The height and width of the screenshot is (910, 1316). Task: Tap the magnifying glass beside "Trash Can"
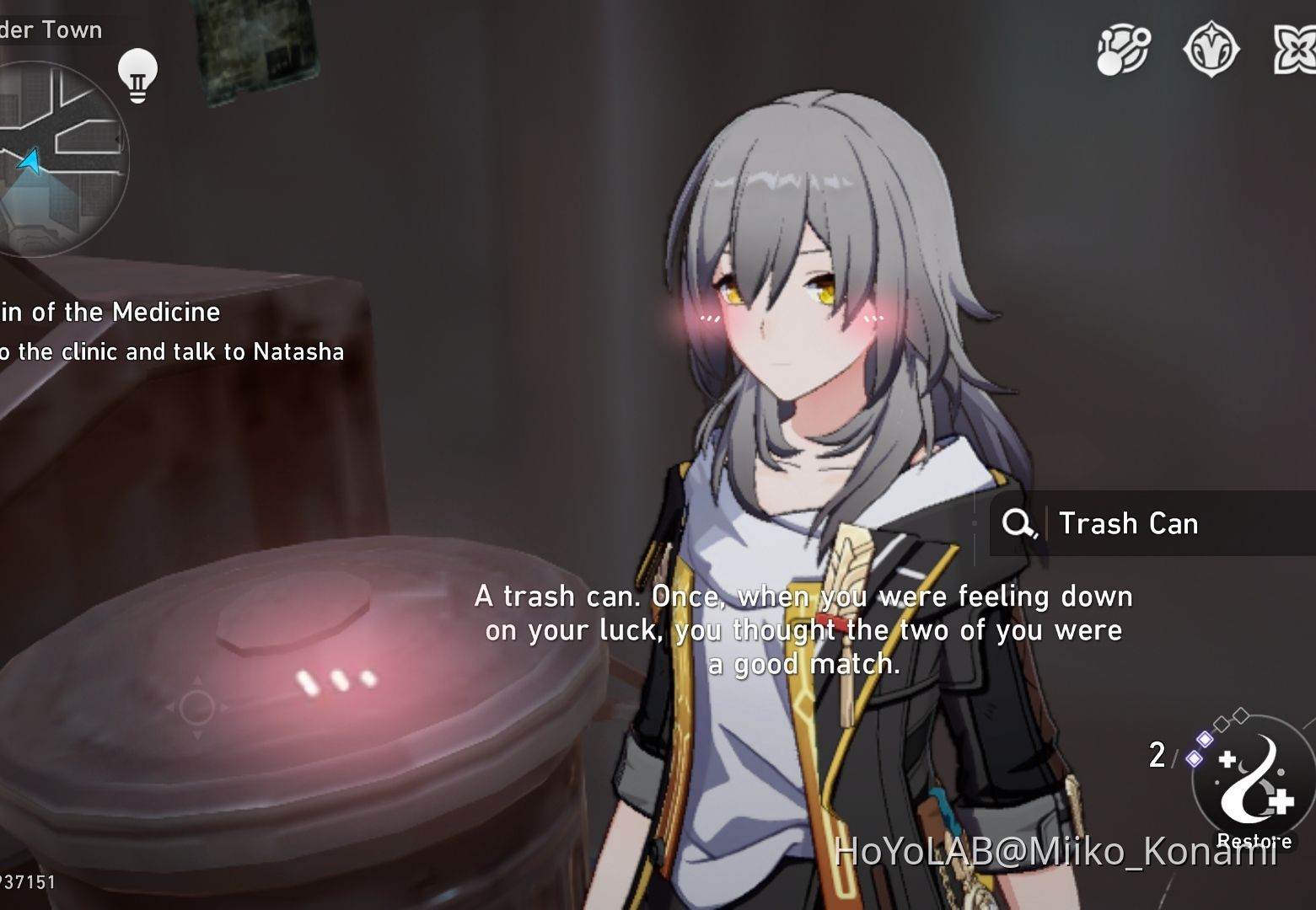point(1018,523)
